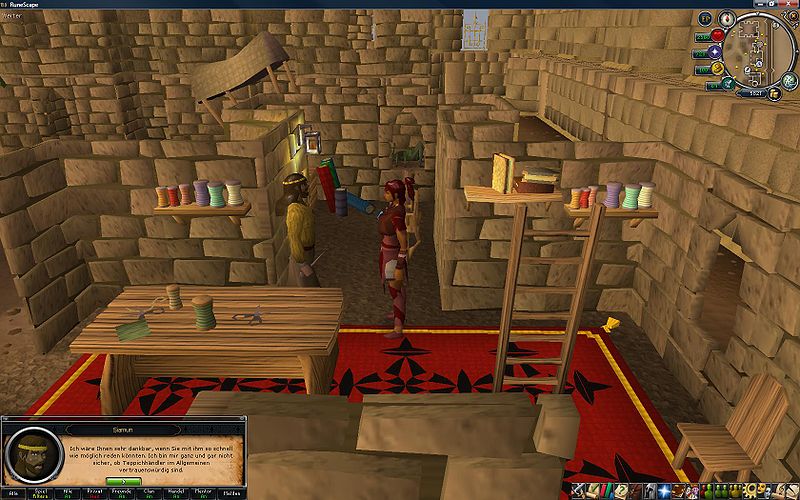This screenshot has width=800, height=500.
Task: Select the Alle chat filter tab
Action: pyautogui.click(x=15, y=493)
